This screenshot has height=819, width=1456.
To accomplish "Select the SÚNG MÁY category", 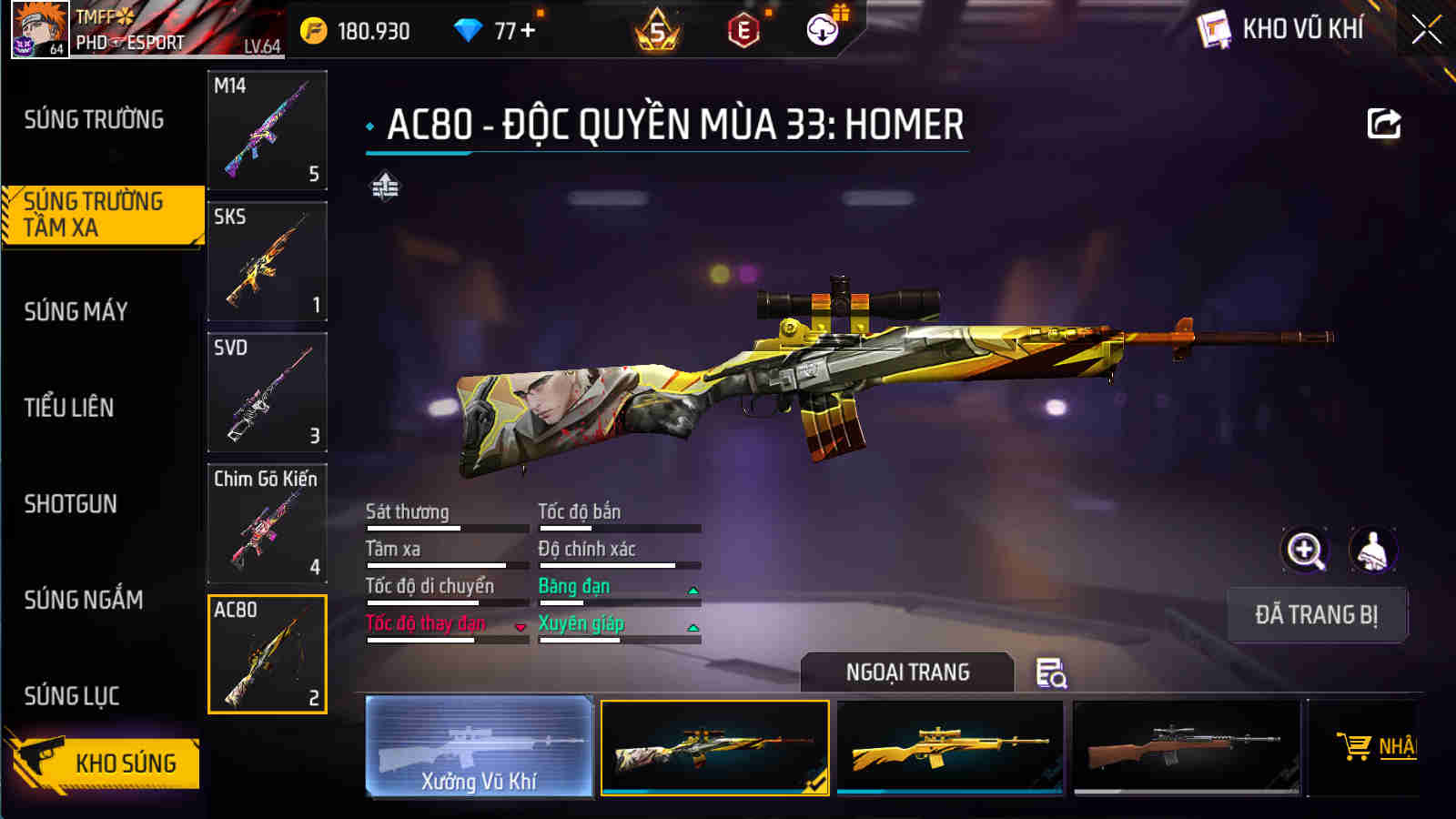I will coord(76,311).
